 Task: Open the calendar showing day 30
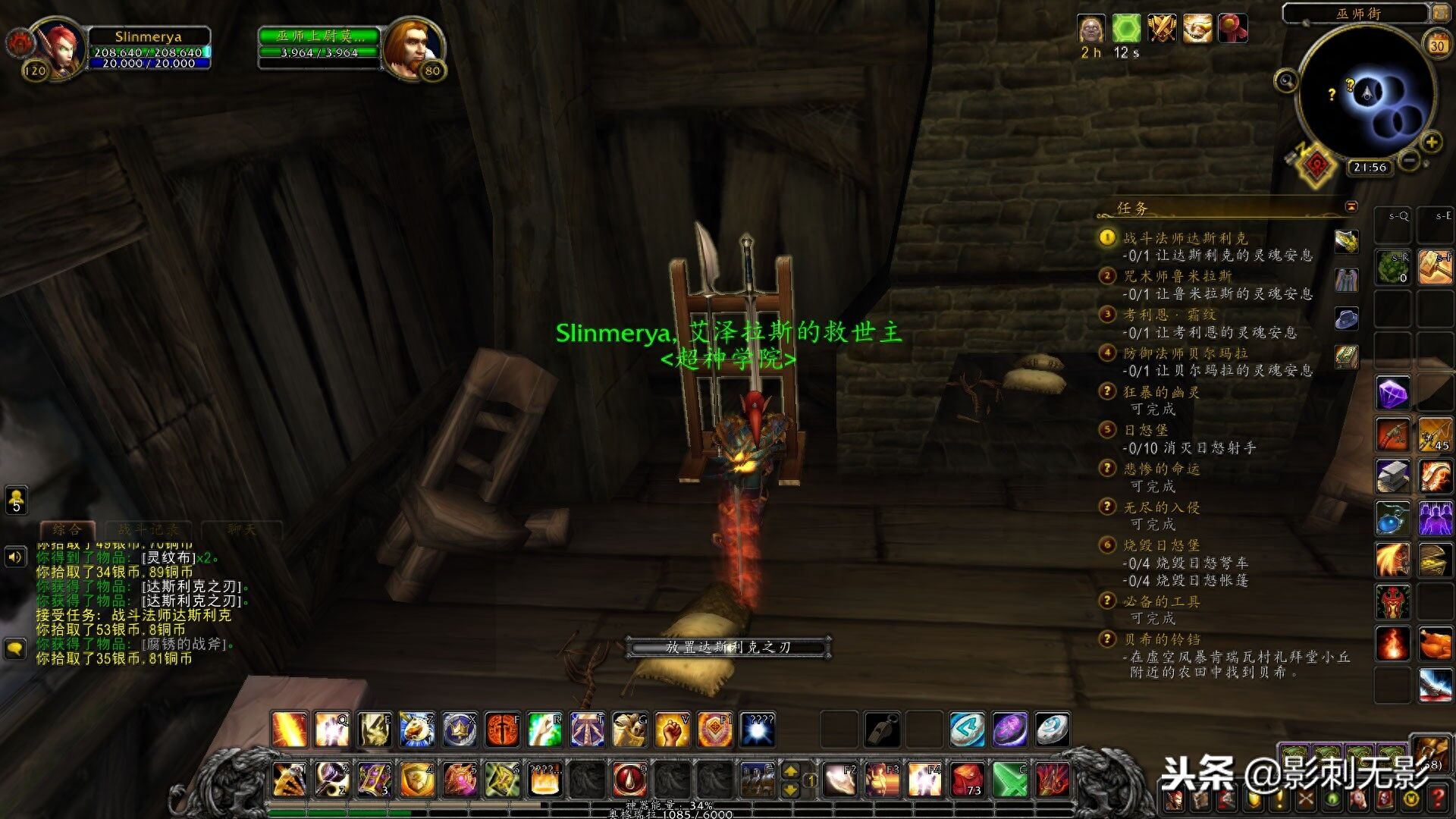(1437, 45)
